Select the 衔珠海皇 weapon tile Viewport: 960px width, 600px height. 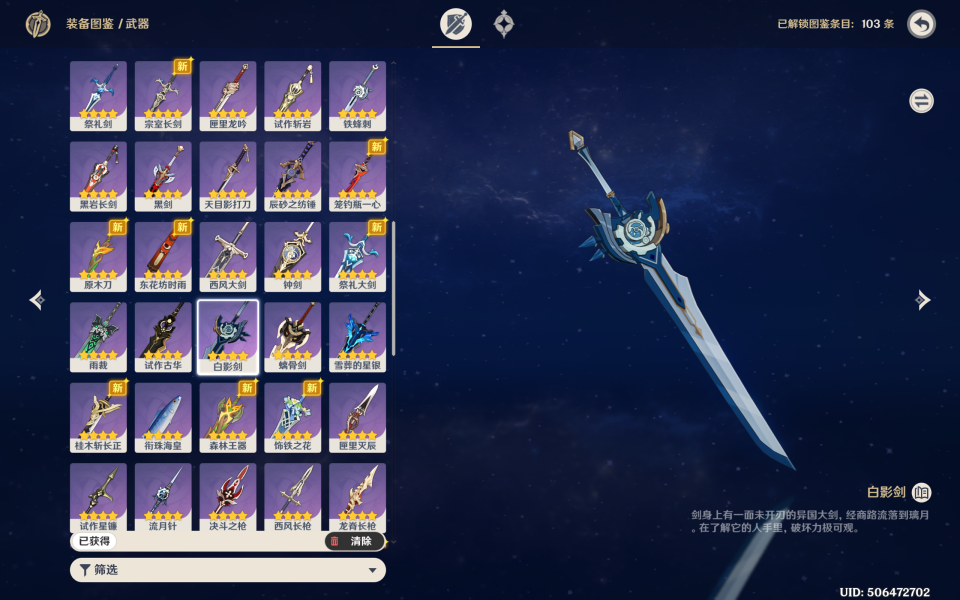pyautogui.click(x=163, y=417)
